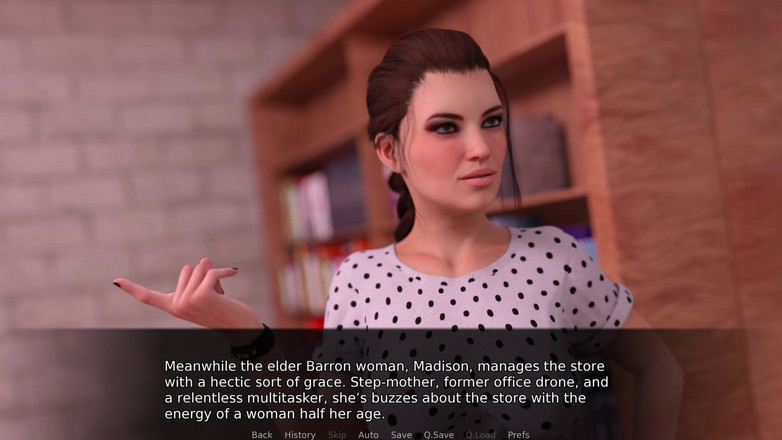Go Back to previous dialogue line
The image size is (782, 440).
tap(262, 435)
